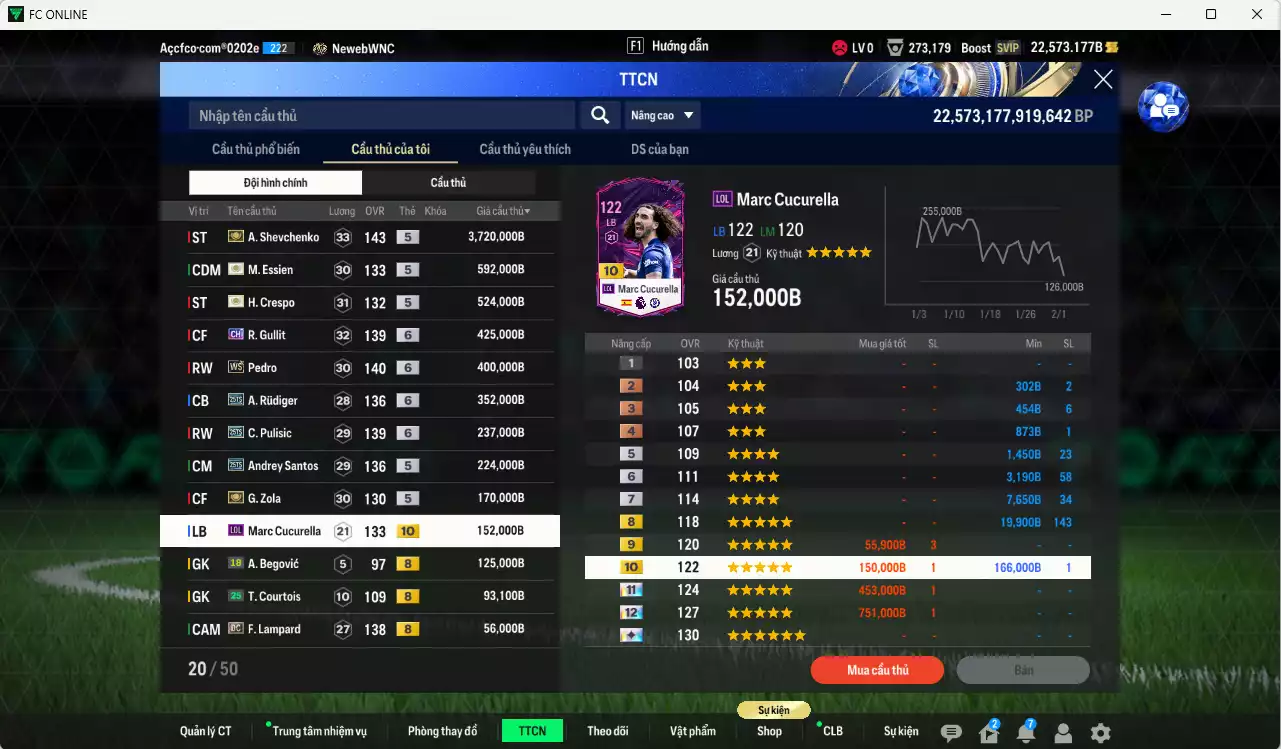Switch to Cầu thủ yêu thích tab
Screen dimensions: 1281x749
click(x=525, y=150)
